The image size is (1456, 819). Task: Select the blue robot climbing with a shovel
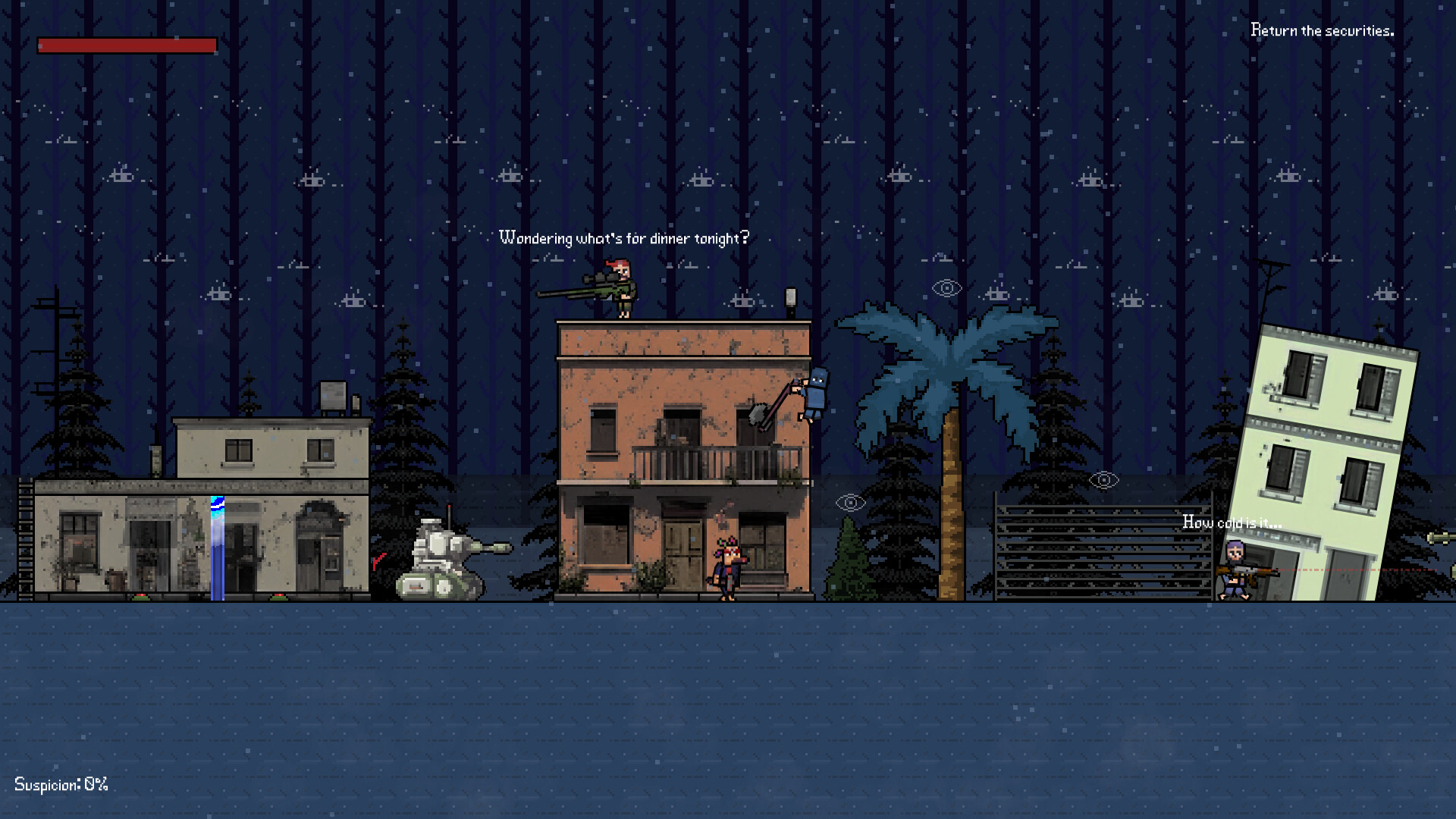click(815, 394)
